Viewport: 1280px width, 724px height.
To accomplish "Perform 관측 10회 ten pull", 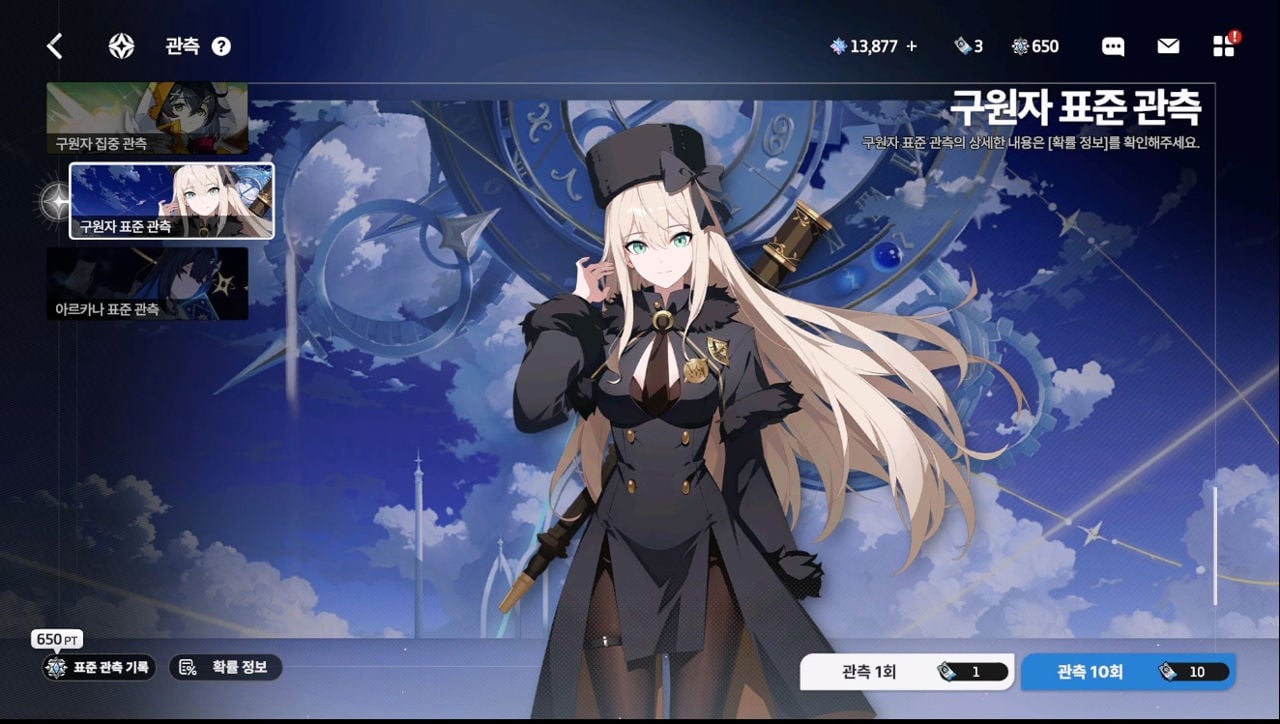I will 1128,672.
